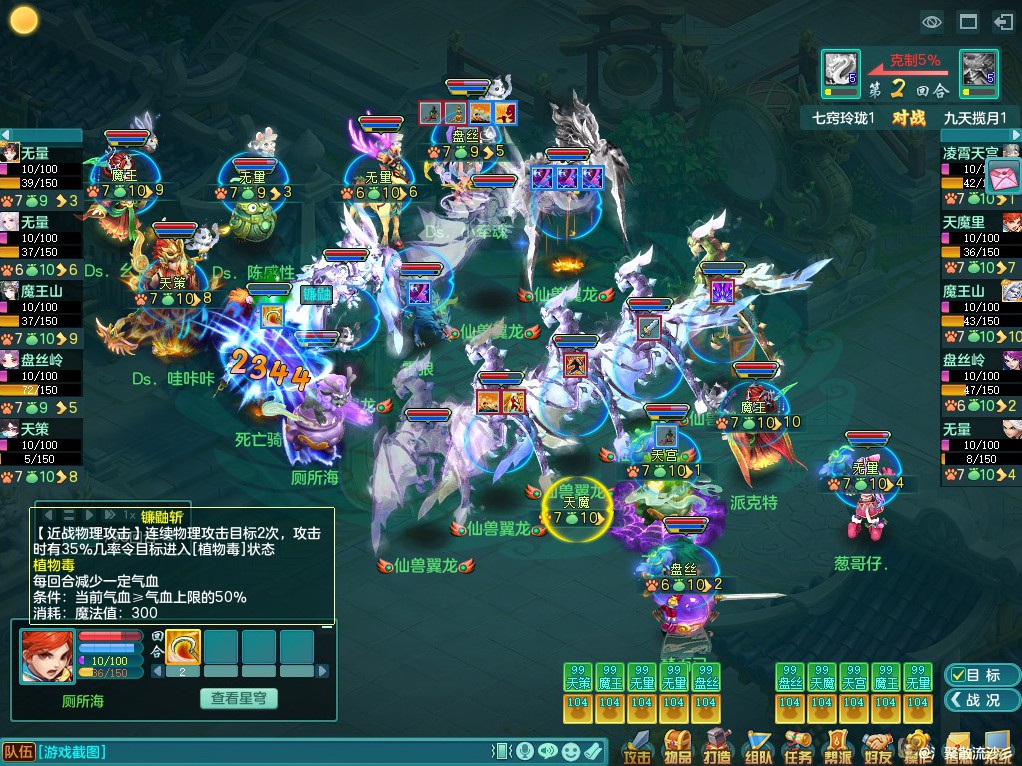The image size is (1022, 766).
Task: Click the 查看星穹 button
Action: 238,699
